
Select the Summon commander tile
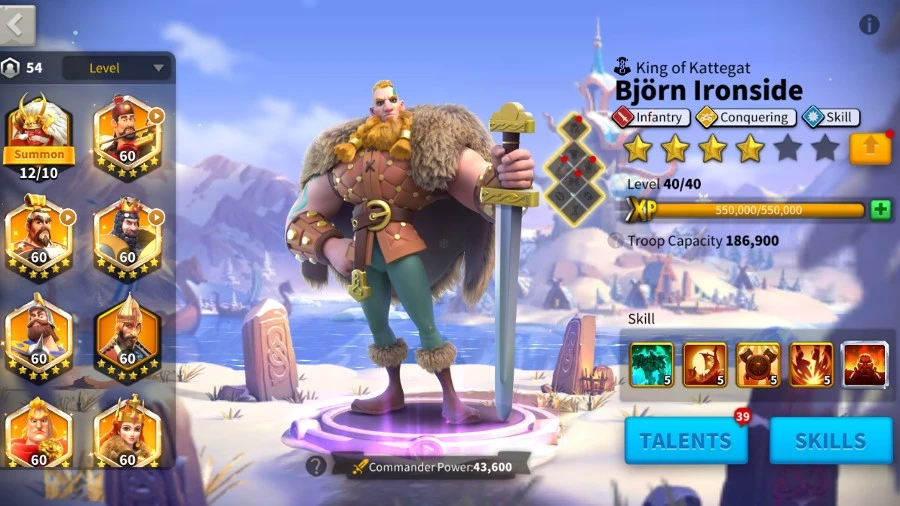tap(39, 129)
